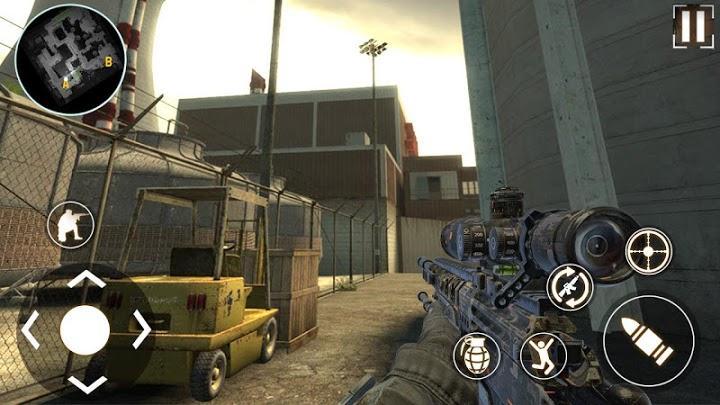This screenshot has height=405, width=720.
Task: Toggle crouch with the kneeling soldier icon
Action: click(x=70, y=224)
